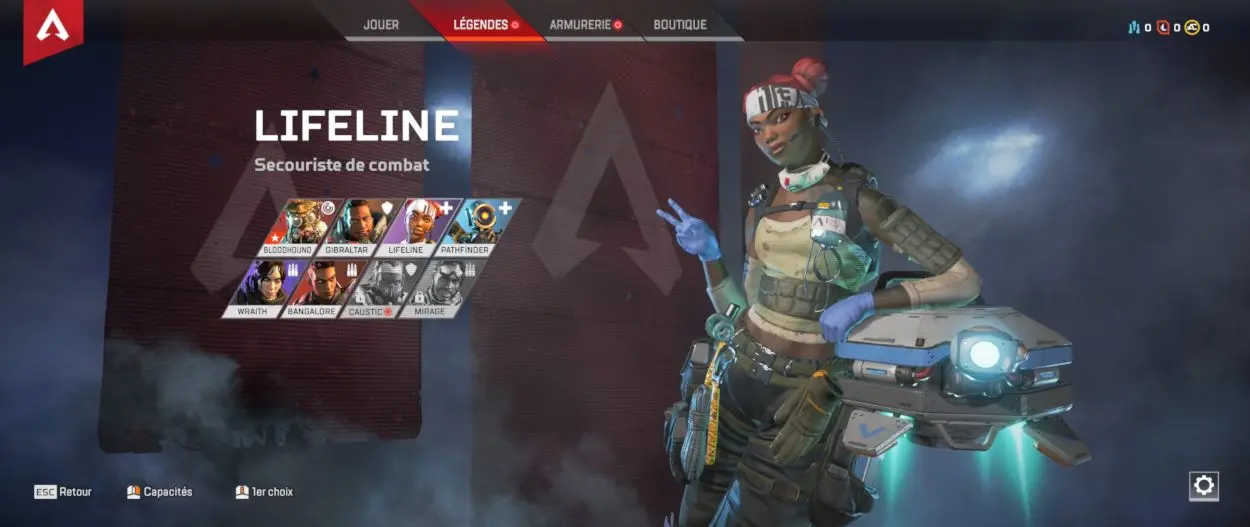Select the Wraith legend tile
1250x527 pixels.
[x=262, y=288]
